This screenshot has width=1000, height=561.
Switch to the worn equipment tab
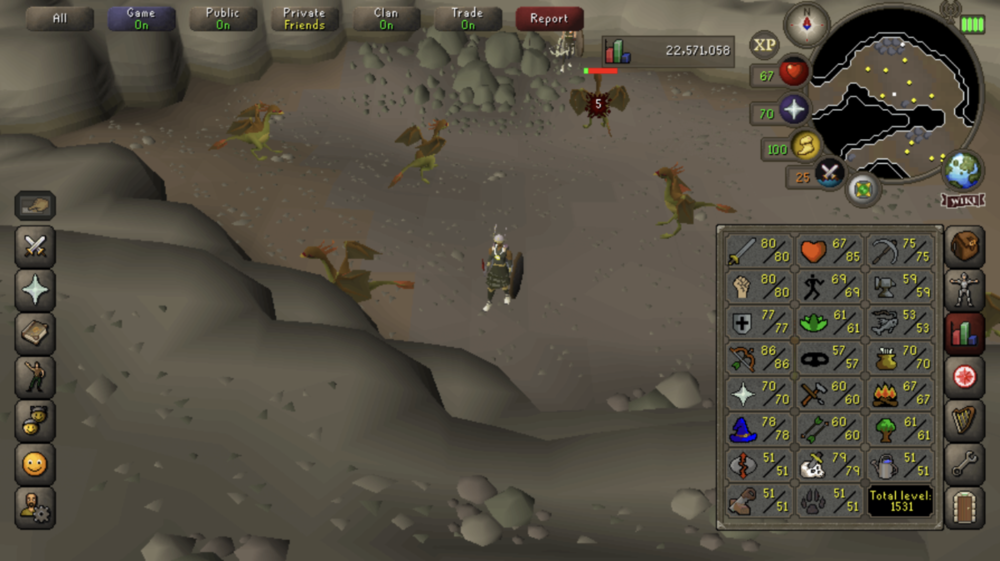tap(965, 290)
